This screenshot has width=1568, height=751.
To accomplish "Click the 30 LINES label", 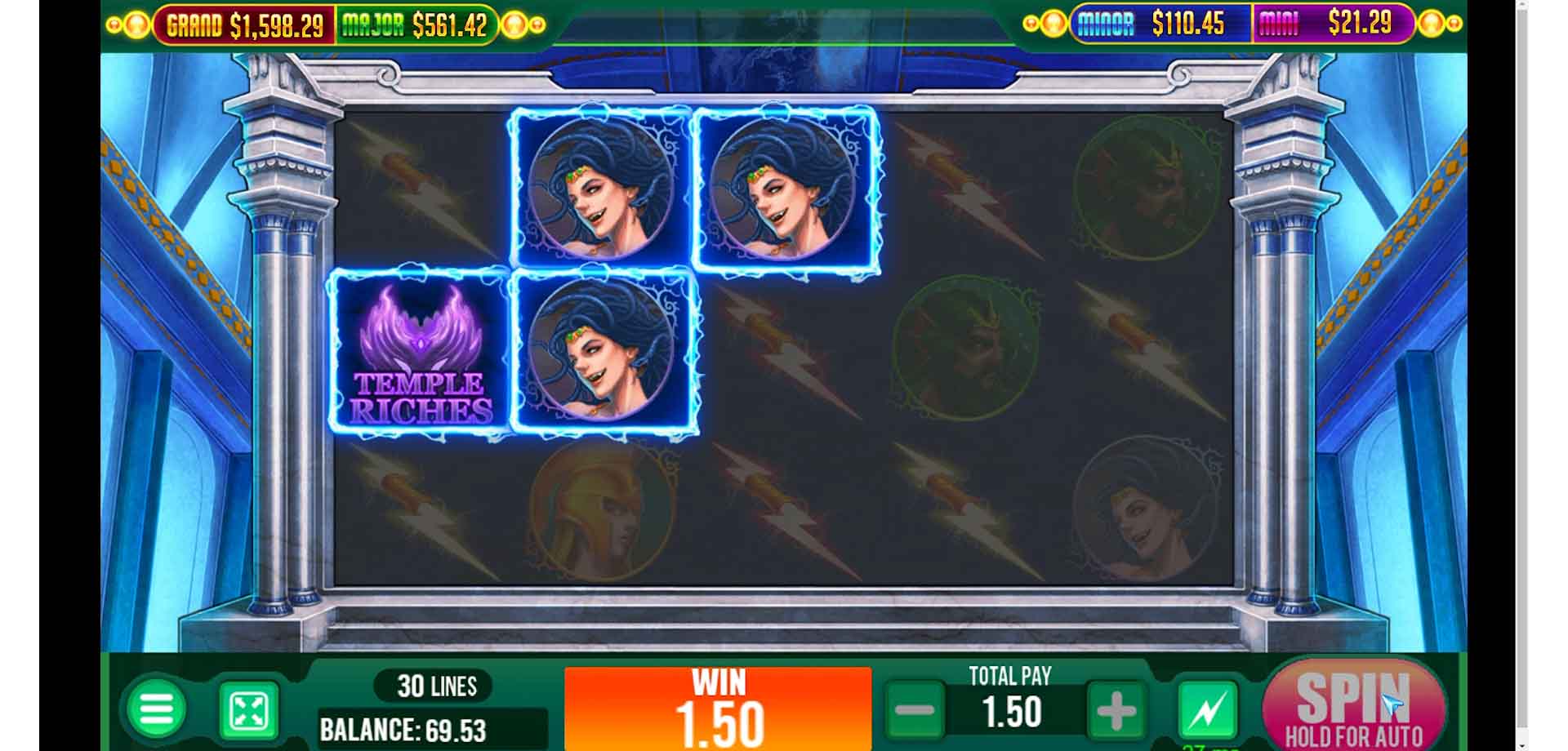I will tap(436, 686).
